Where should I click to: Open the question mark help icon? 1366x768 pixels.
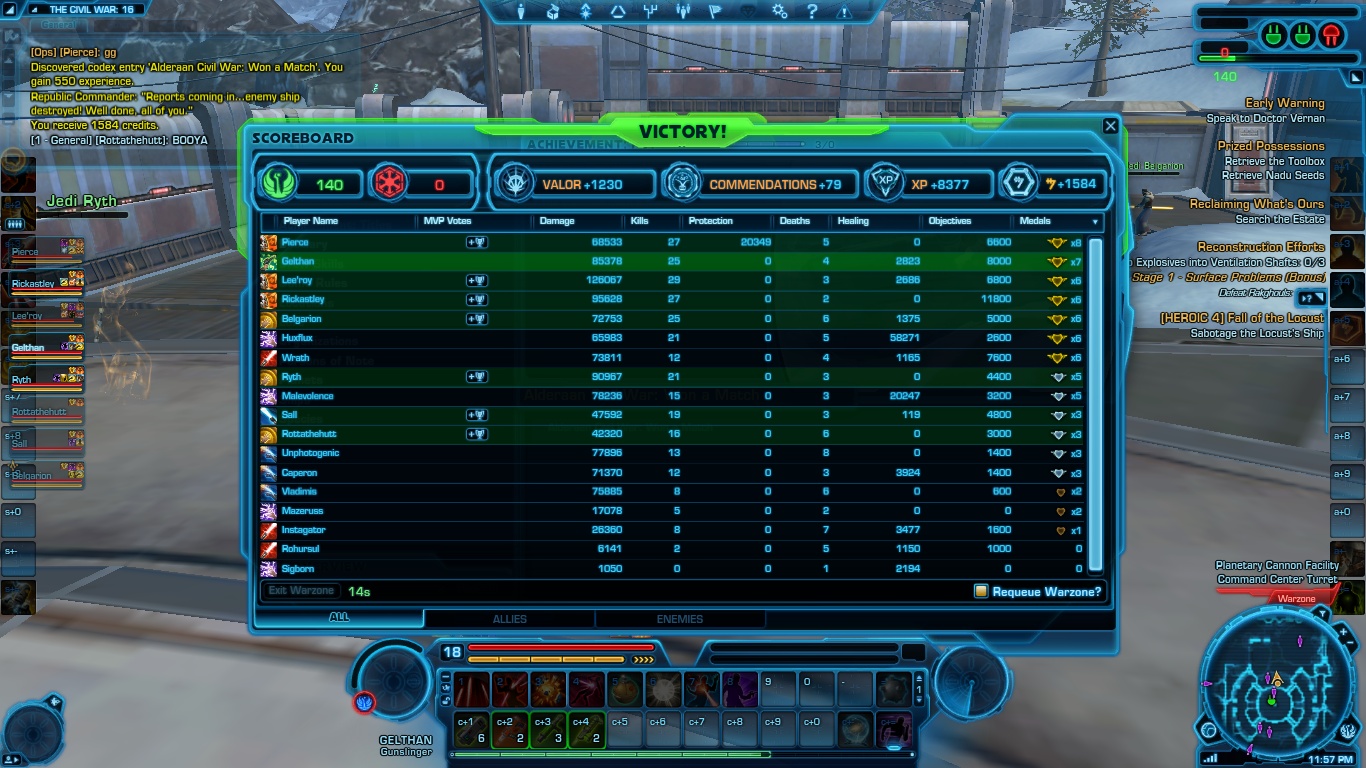[x=812, y=12]
